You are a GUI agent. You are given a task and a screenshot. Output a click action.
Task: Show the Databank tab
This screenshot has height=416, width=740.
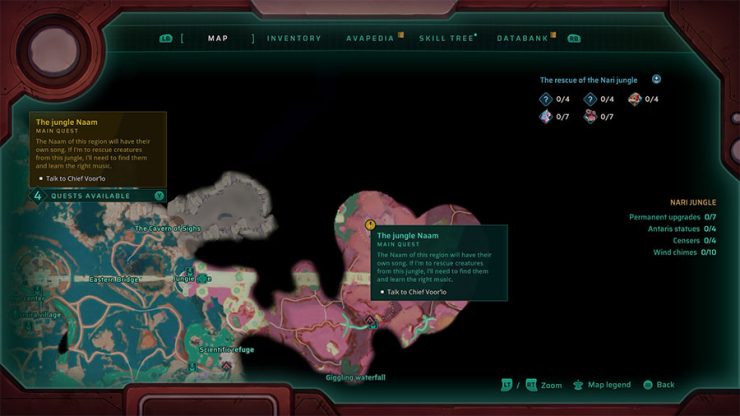point(522,38)
